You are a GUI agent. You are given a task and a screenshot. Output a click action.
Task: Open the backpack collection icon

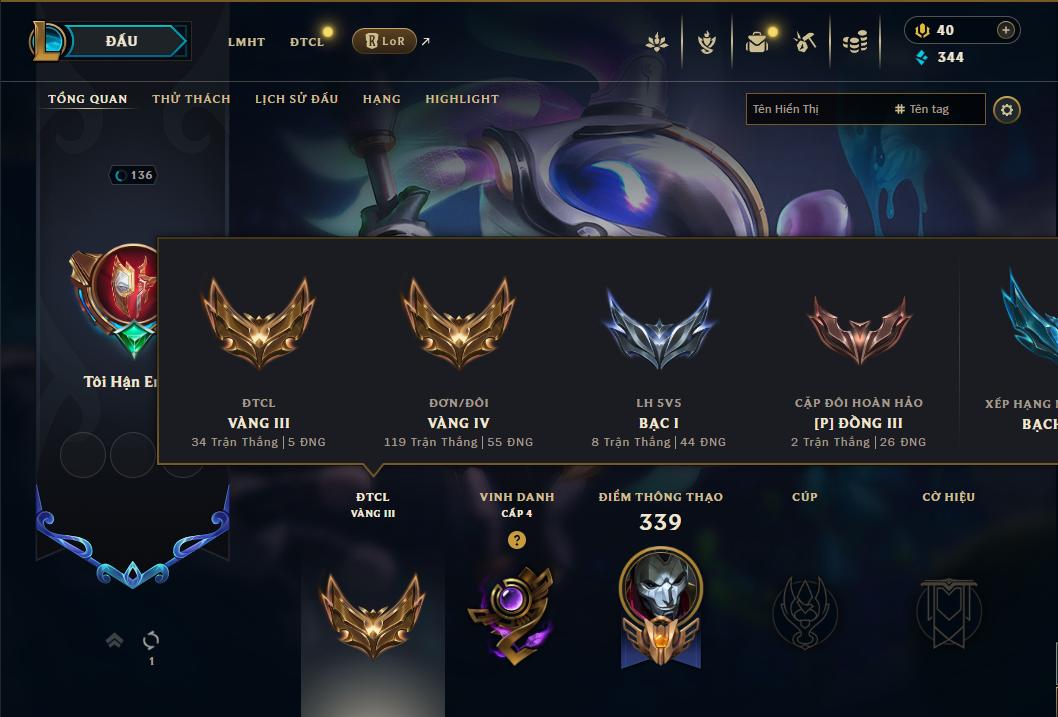[757, 42]
